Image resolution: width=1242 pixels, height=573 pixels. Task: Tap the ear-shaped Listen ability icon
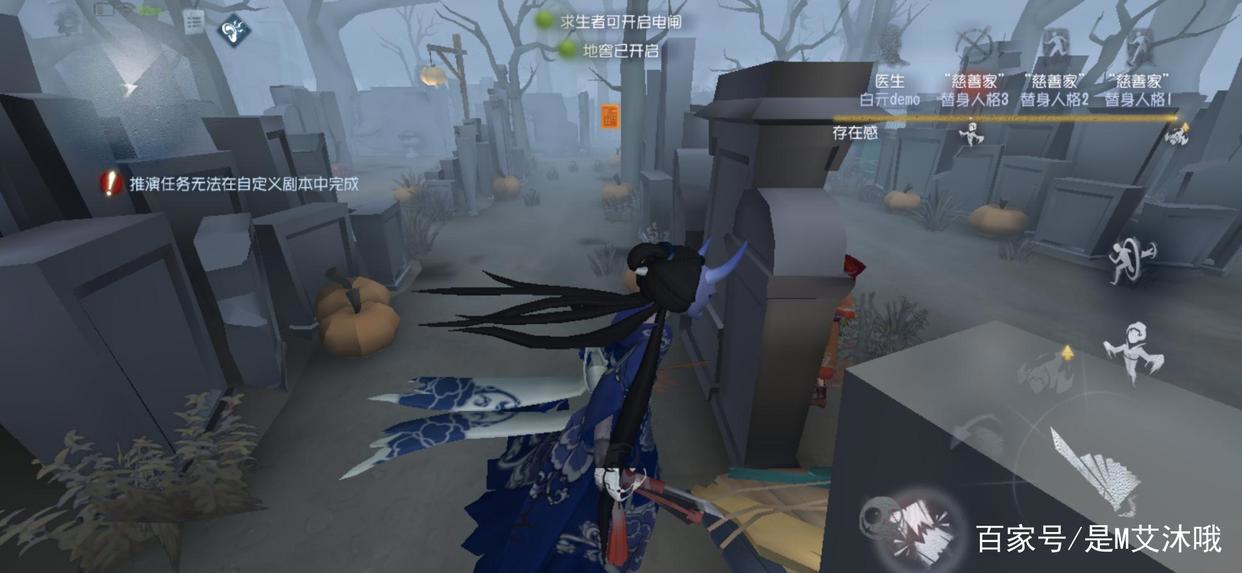click(x=235, y=27)
